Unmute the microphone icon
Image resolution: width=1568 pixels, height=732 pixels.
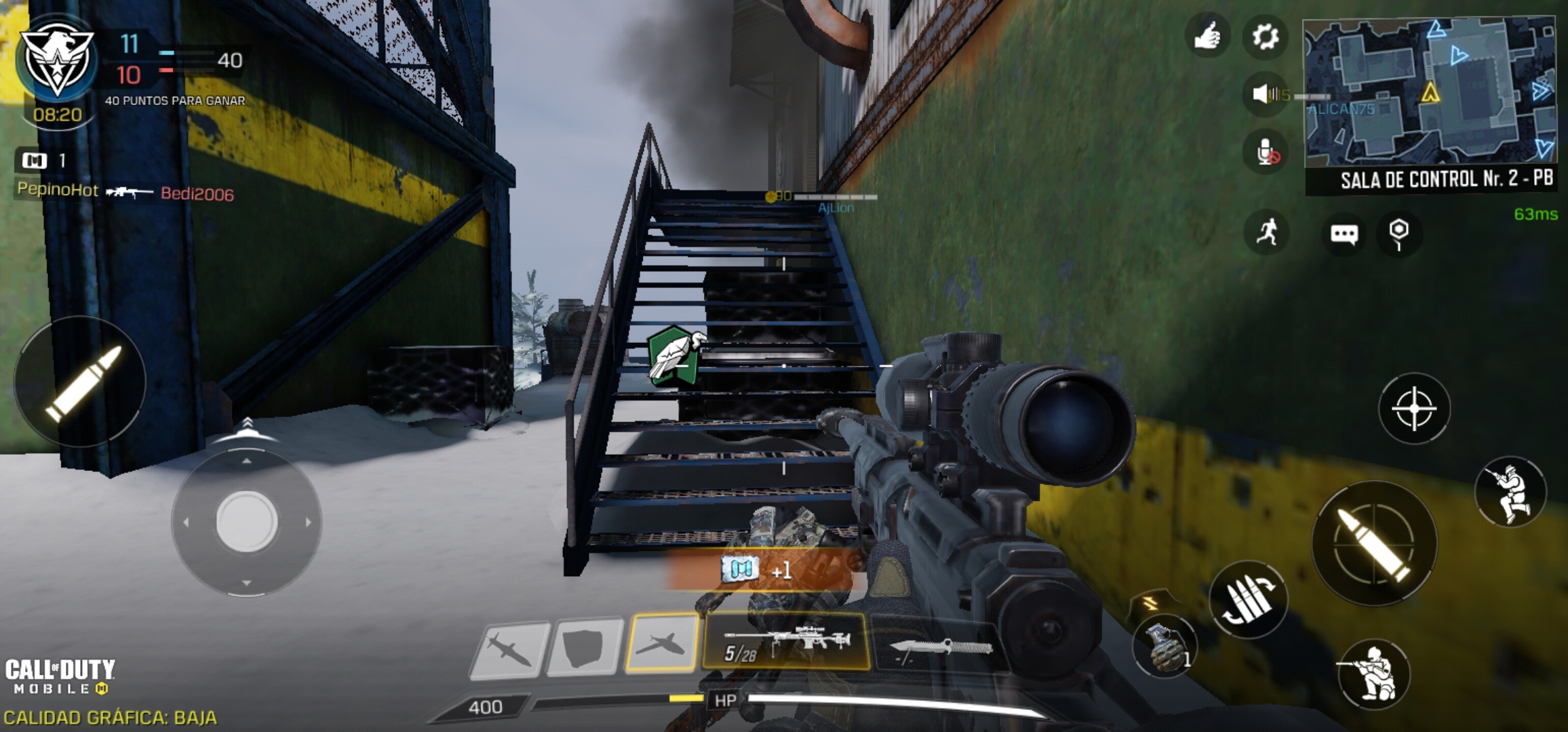(1266, 152)
